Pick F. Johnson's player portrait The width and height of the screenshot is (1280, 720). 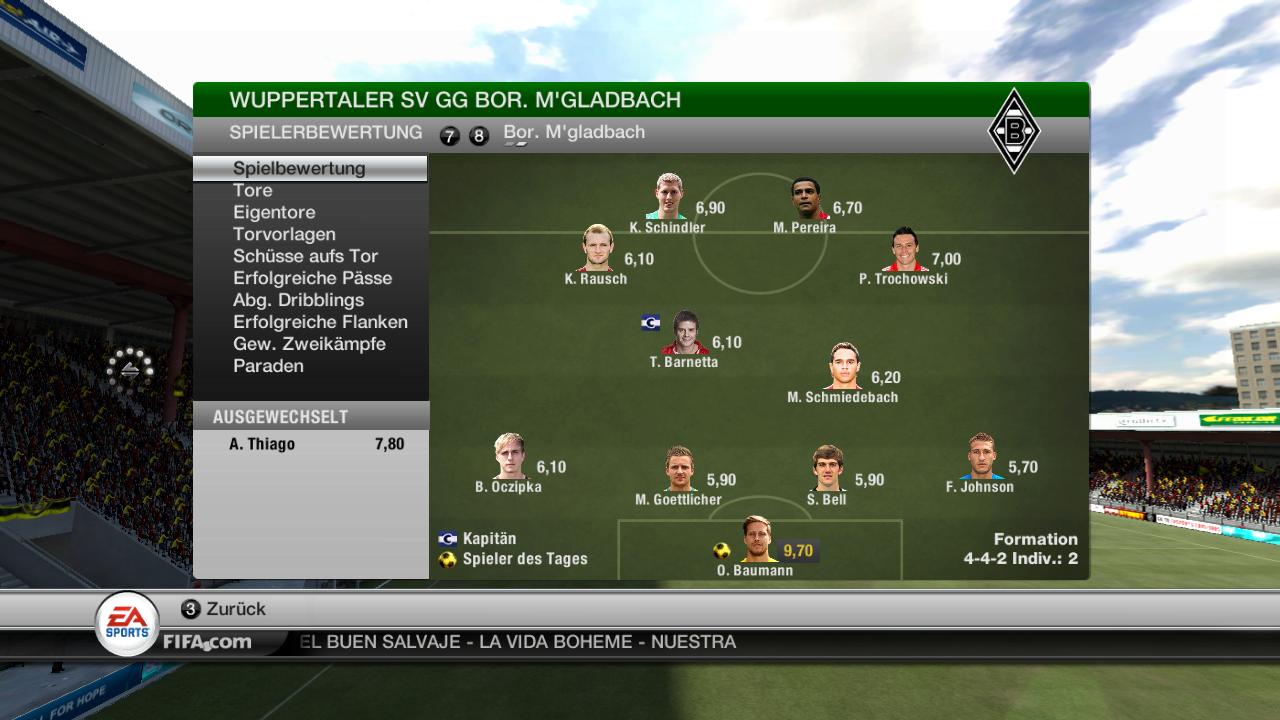pos(981,457)
